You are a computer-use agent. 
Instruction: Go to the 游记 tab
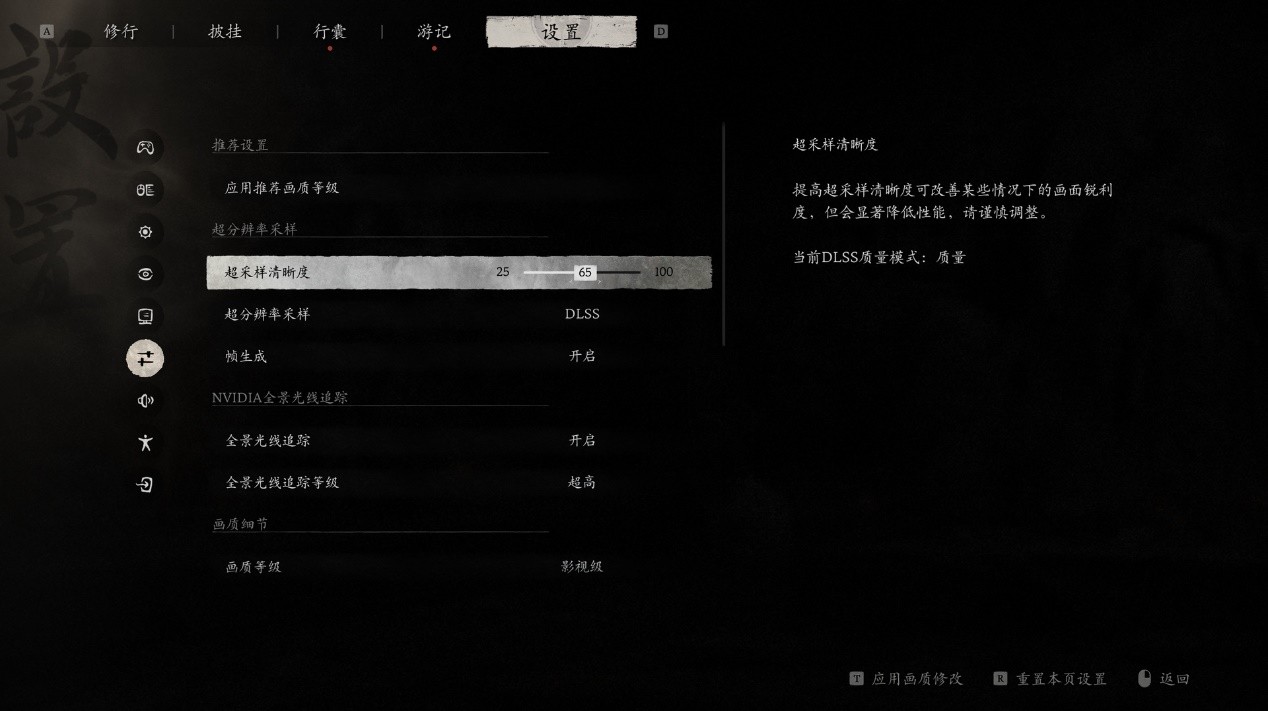click(x=434, y=32)
